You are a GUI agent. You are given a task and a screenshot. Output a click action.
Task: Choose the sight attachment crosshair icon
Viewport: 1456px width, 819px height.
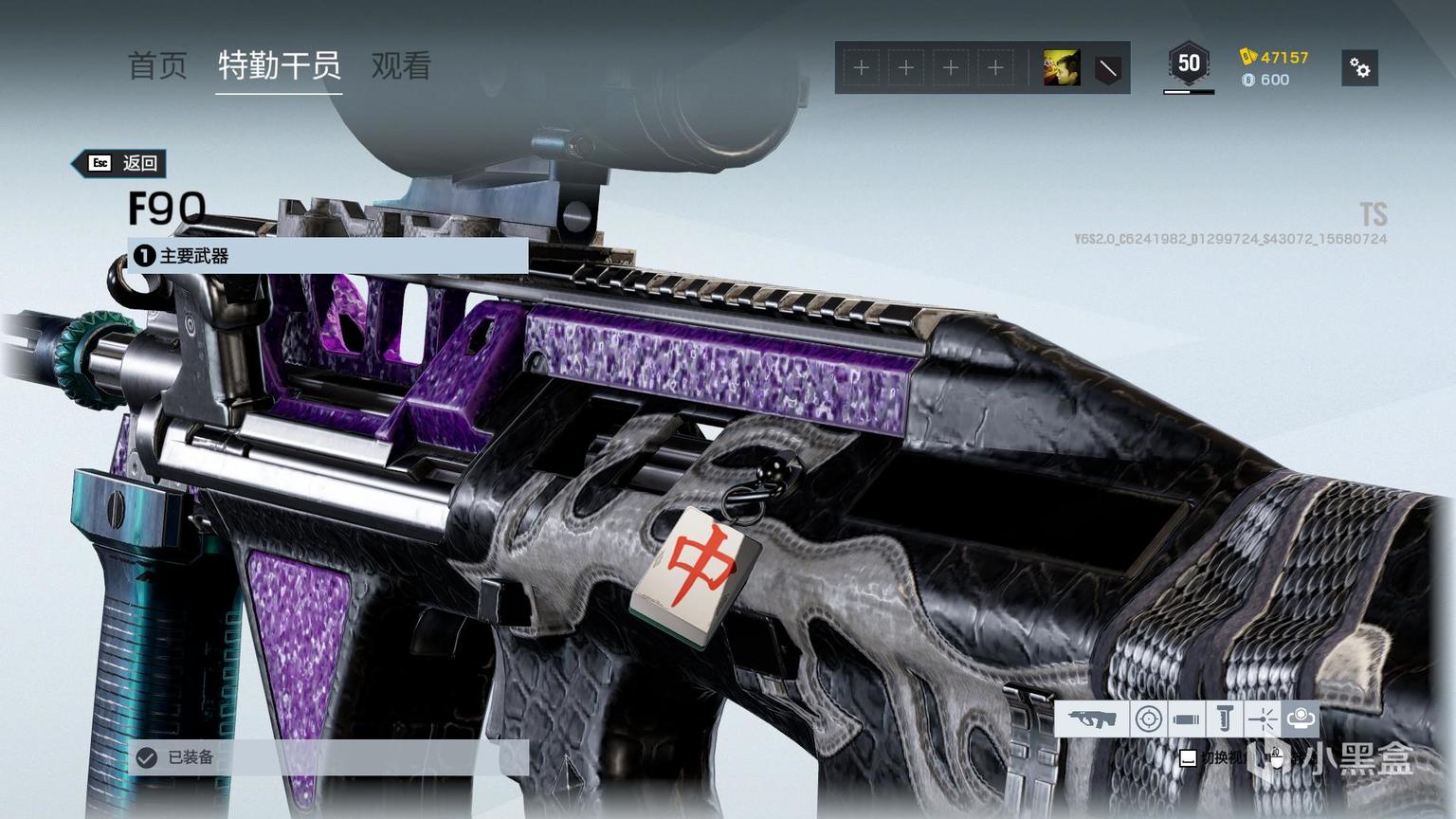pos(1148,719)
